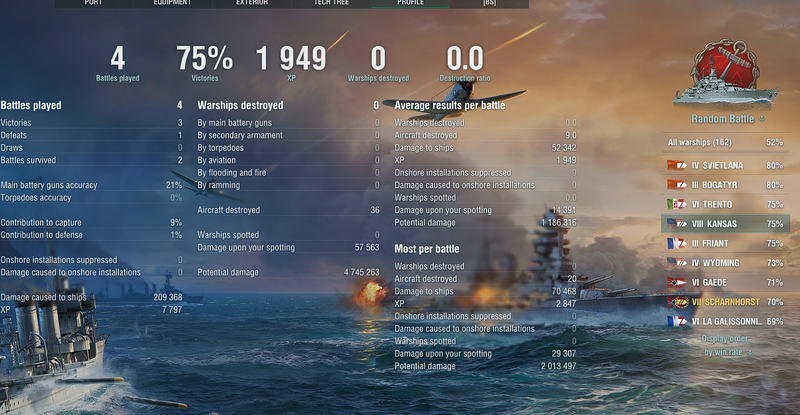Pick the VIII Kansas ship row
Viewport: 800px width, 415px height.
[725, 223]
